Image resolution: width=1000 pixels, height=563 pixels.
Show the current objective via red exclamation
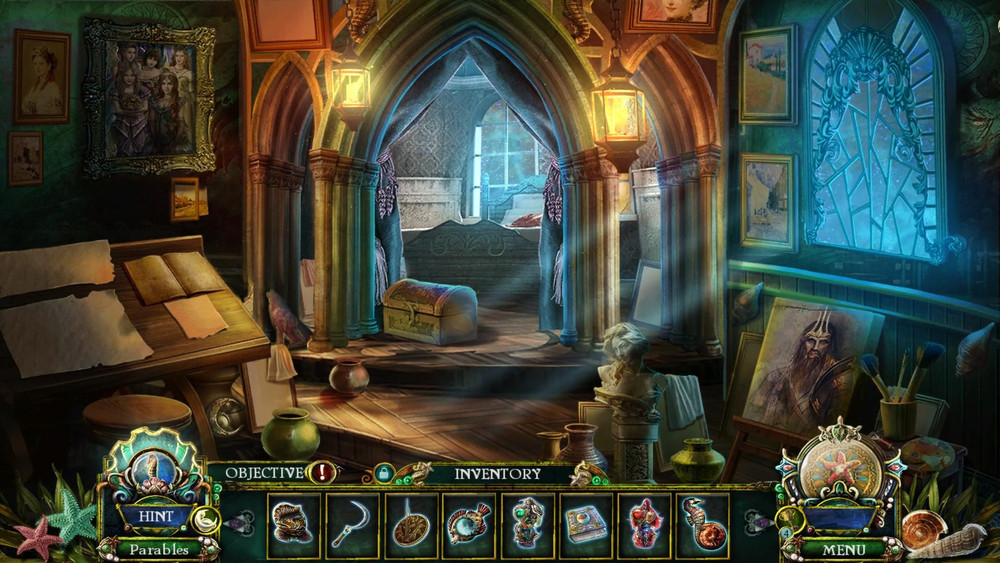[x=322, y=473]
